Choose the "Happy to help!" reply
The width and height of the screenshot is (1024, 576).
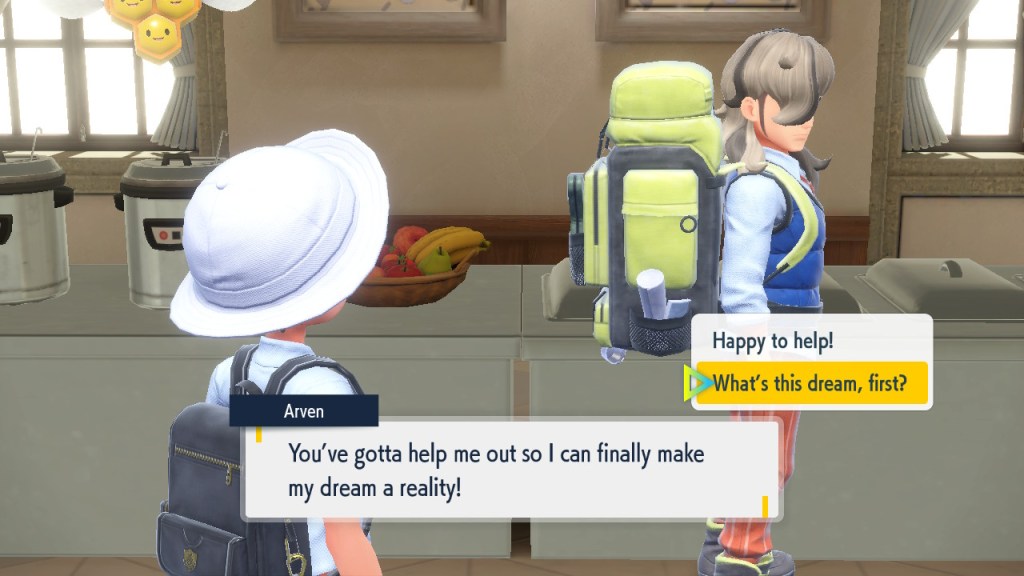coord(772,341)
